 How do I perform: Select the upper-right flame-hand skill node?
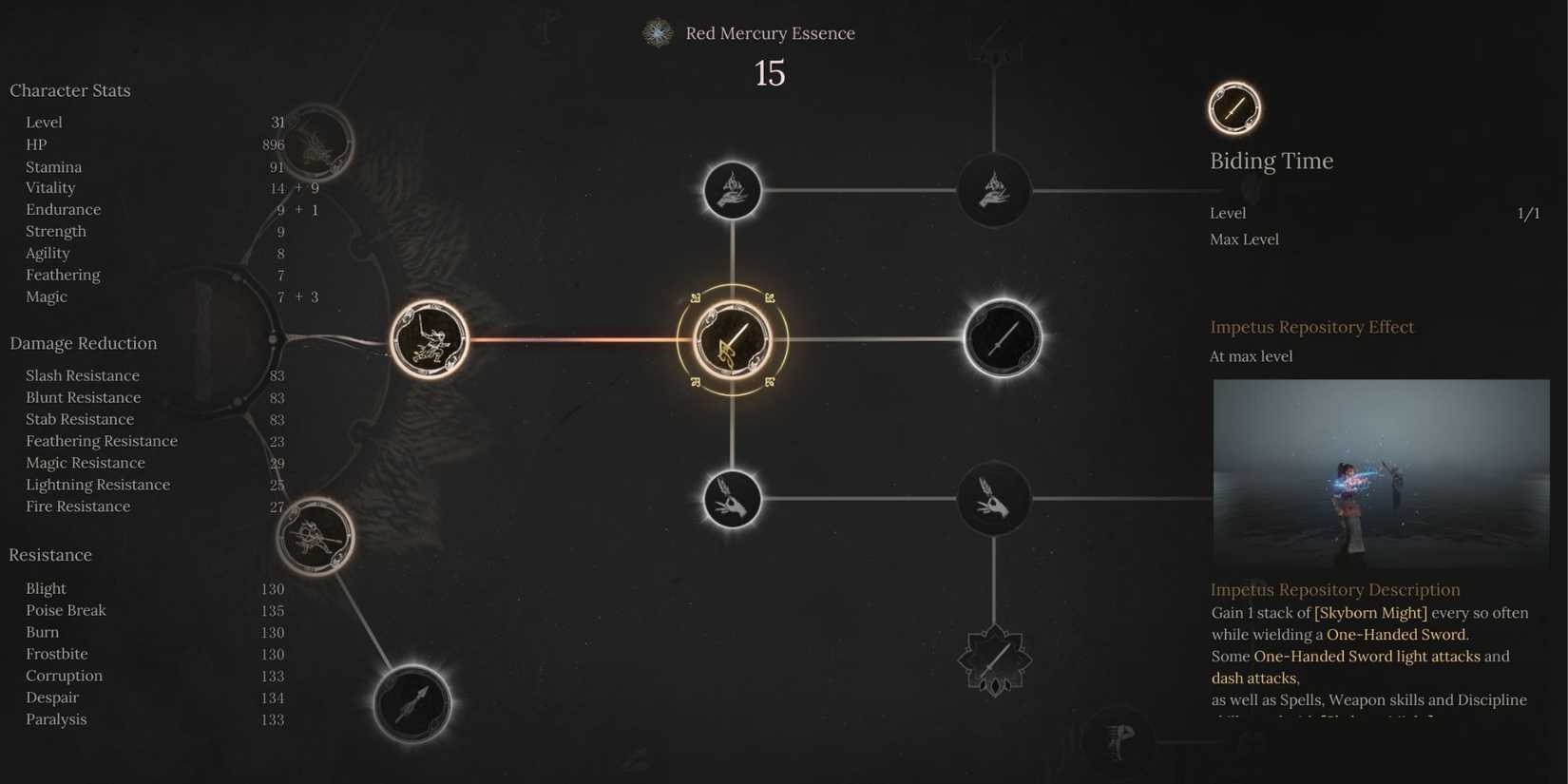coord(993,190)
